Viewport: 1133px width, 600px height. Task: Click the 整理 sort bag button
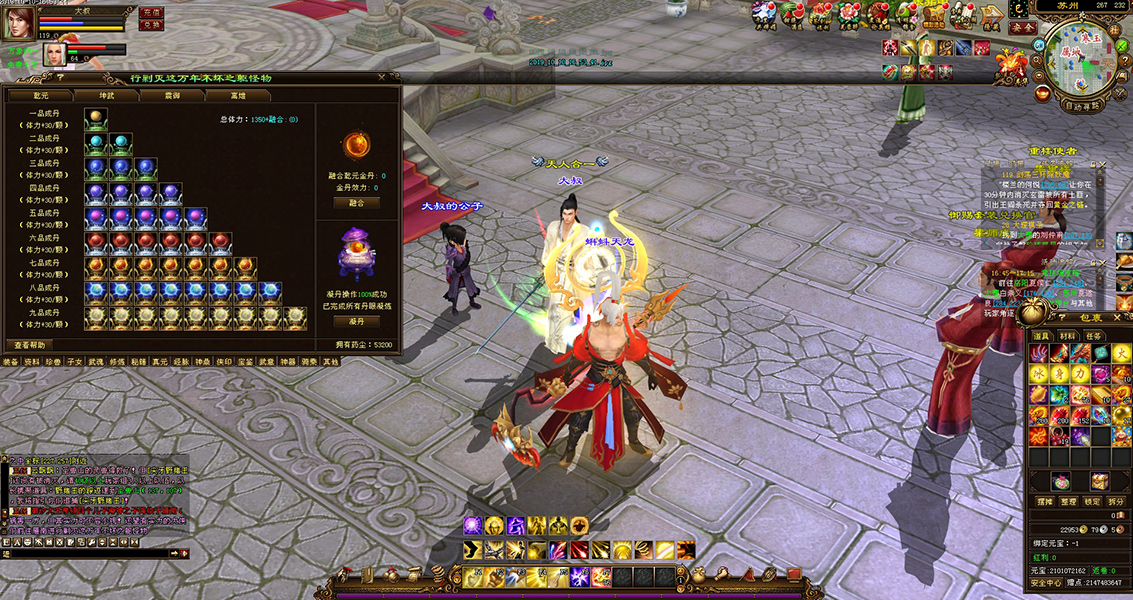(1070, 501)
